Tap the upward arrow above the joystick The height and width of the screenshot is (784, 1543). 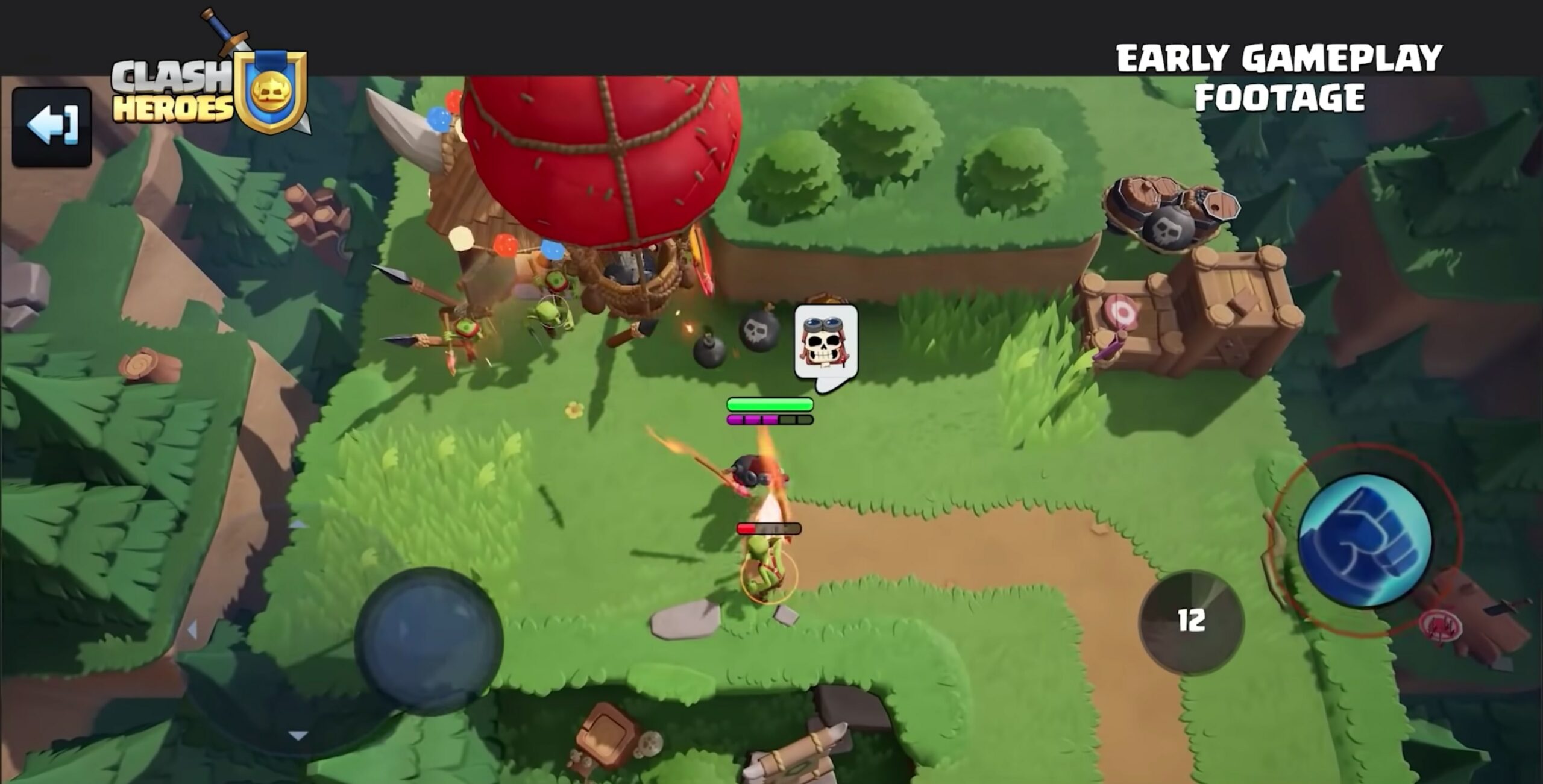(x=298, y=524)
